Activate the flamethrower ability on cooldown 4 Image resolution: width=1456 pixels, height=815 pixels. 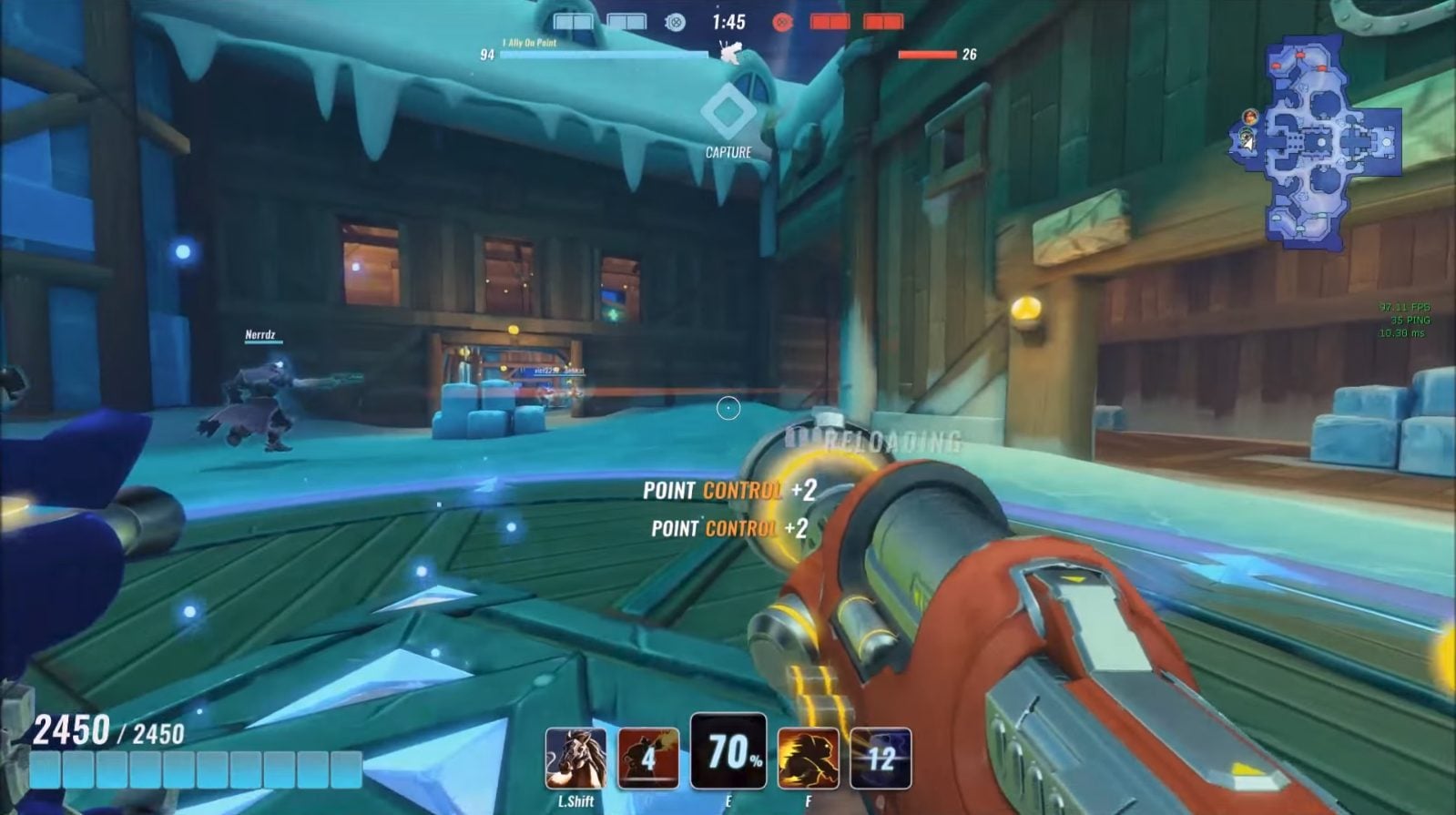tap(648, 758)
